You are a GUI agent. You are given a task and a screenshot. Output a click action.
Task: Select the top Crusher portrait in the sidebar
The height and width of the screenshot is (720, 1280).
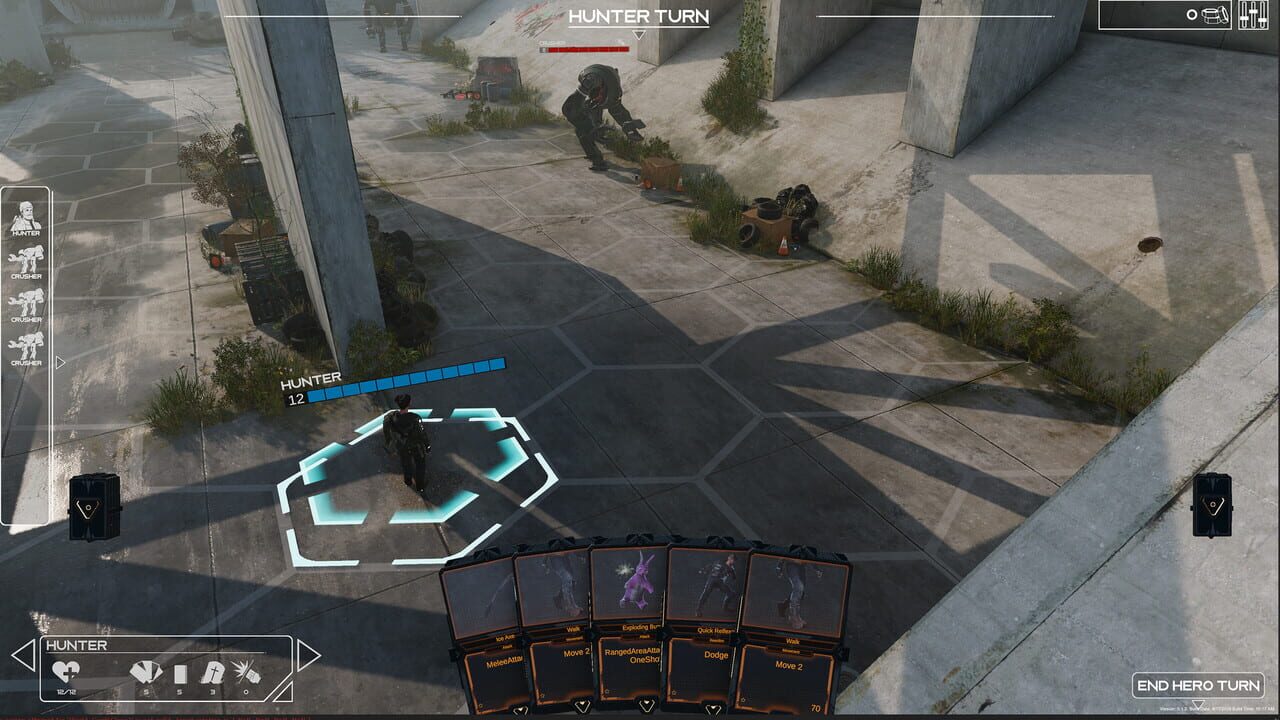click(x=26, y=258)
